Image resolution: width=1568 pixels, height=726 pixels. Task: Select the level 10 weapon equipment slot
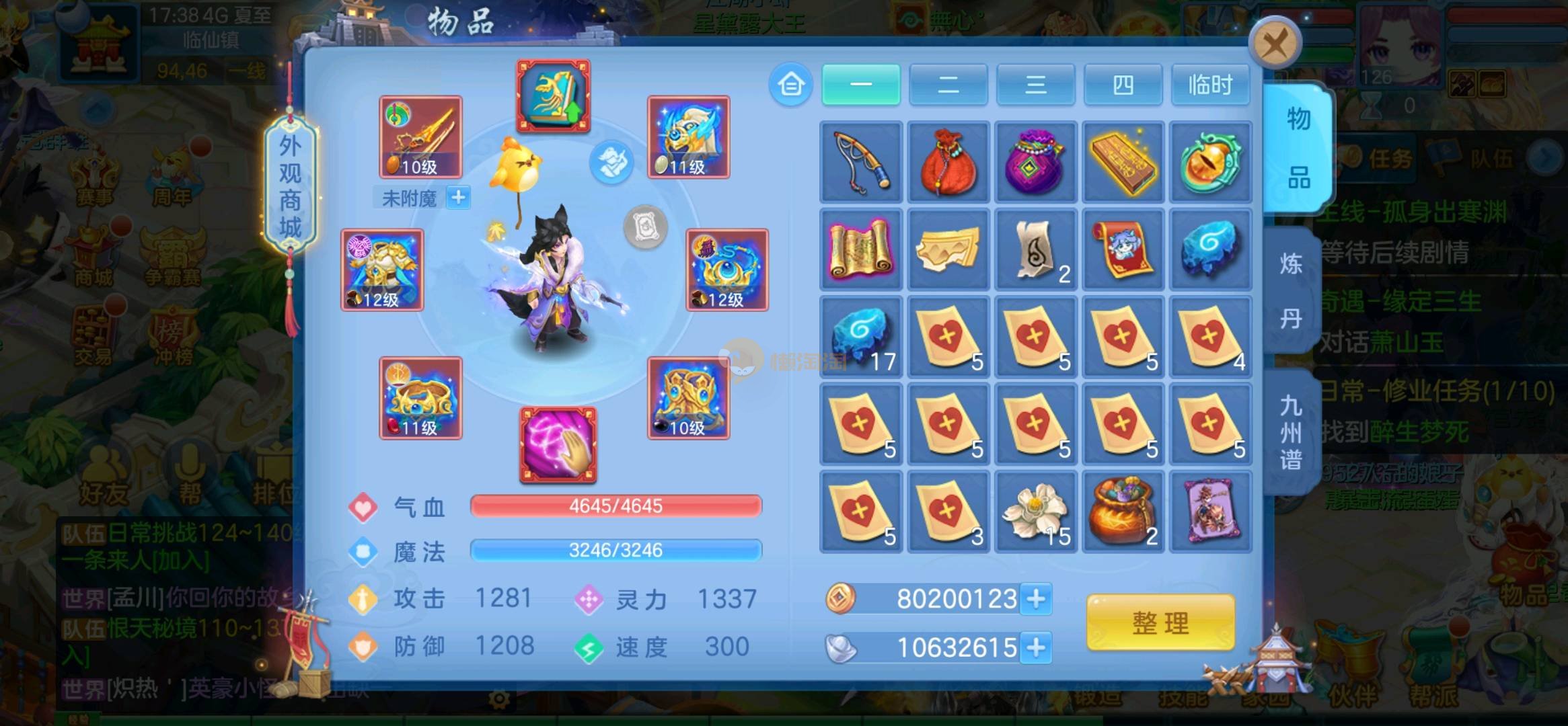pos(420,137)
